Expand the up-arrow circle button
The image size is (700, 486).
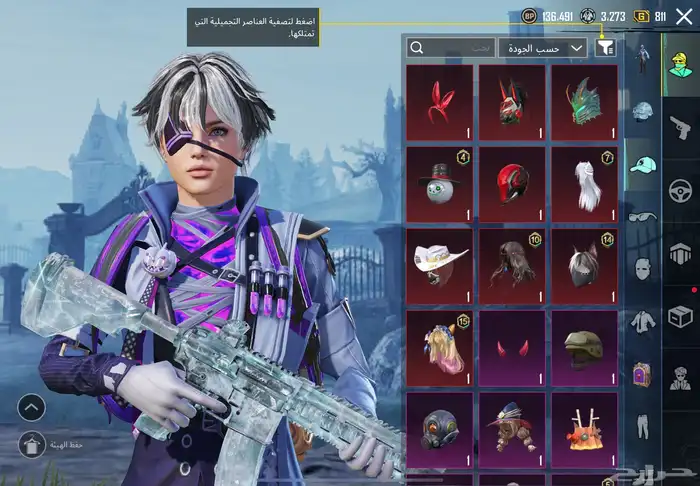click(31, 406)
